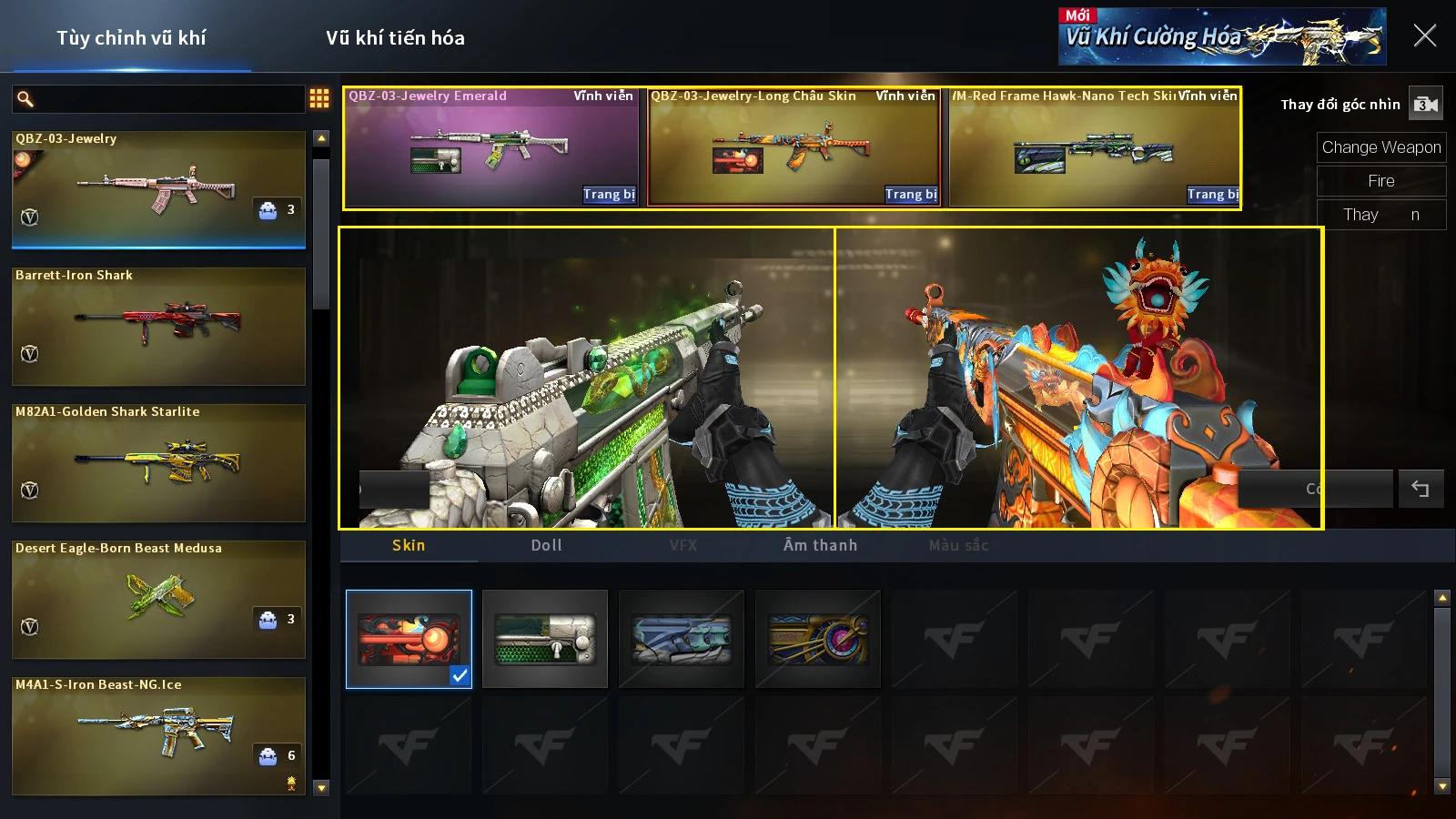Switch to the Âm thanh tab
This screenshot has height=819, width=1456.
pyautogui.click(x=820, y=545)
